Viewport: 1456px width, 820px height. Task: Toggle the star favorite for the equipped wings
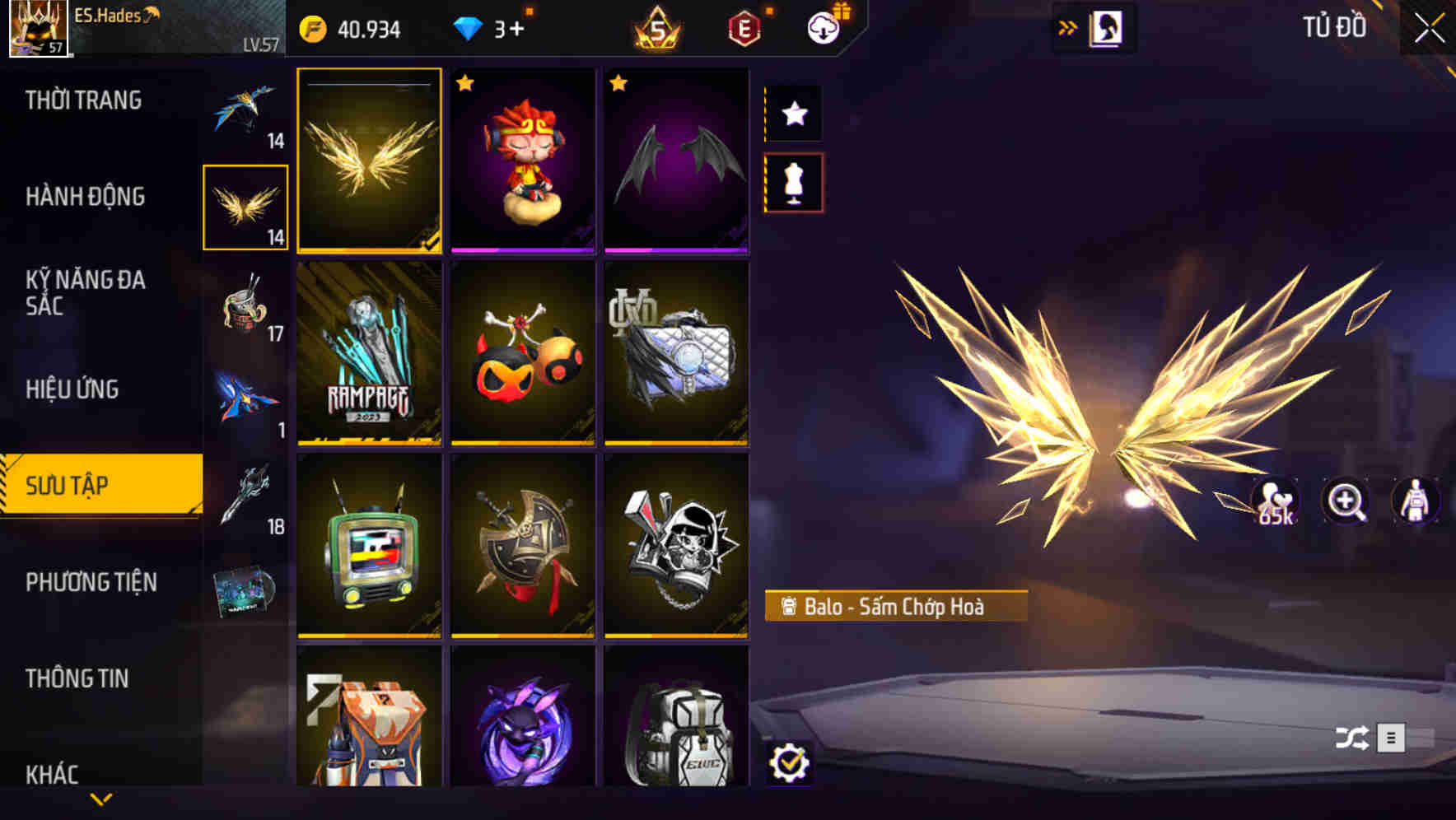[x=792, y=114]
